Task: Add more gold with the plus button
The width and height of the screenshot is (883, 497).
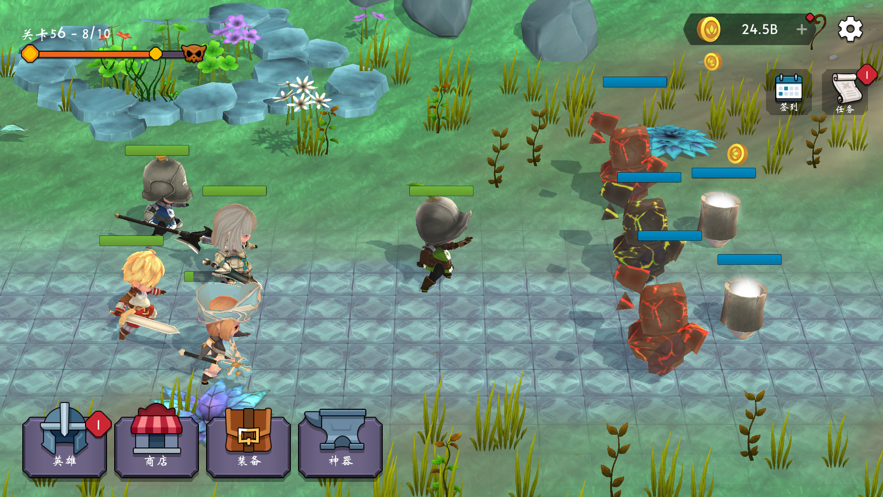Action: tap(801, 29)
